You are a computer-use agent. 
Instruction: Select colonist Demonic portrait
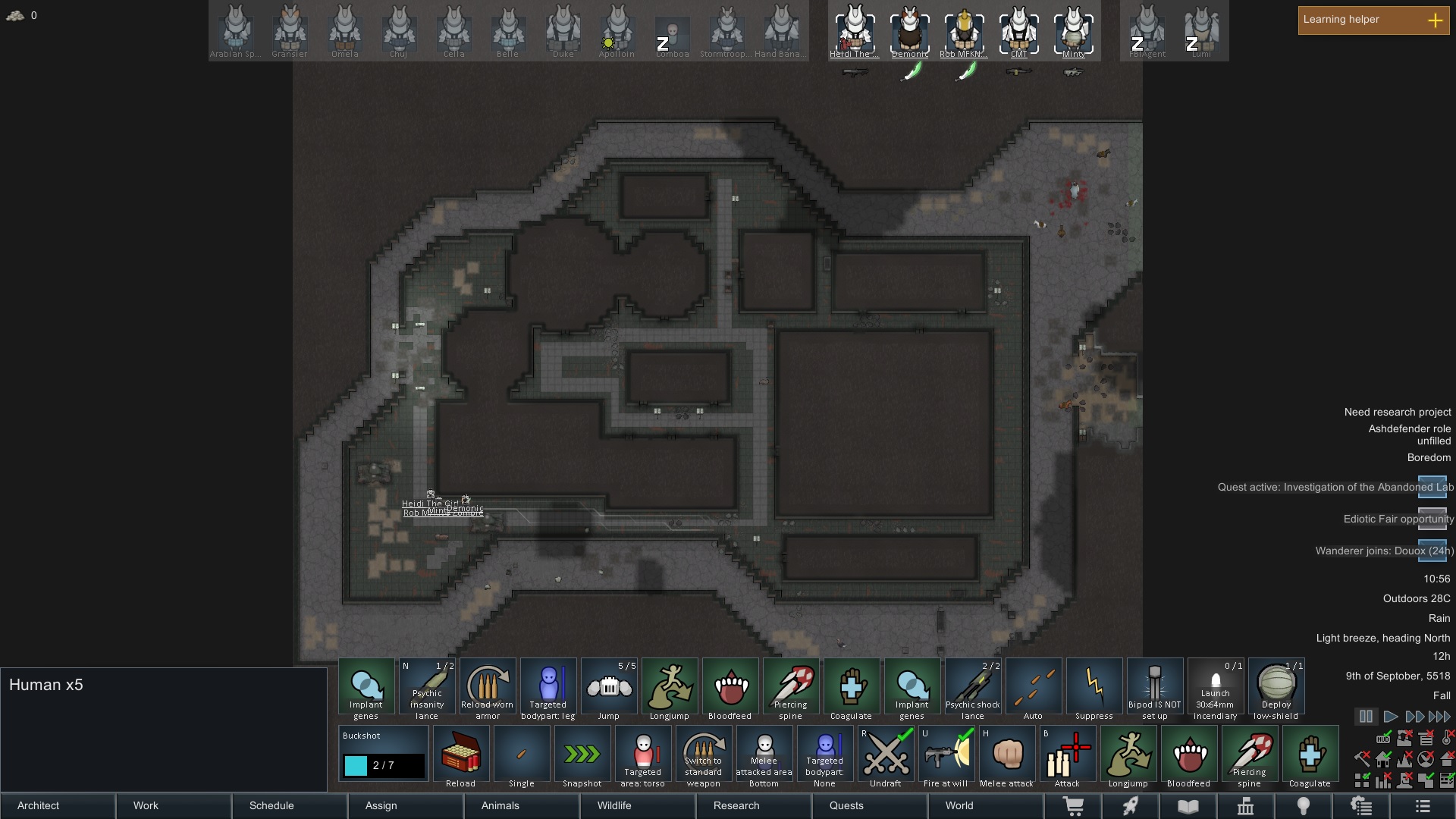click(909, 32)
